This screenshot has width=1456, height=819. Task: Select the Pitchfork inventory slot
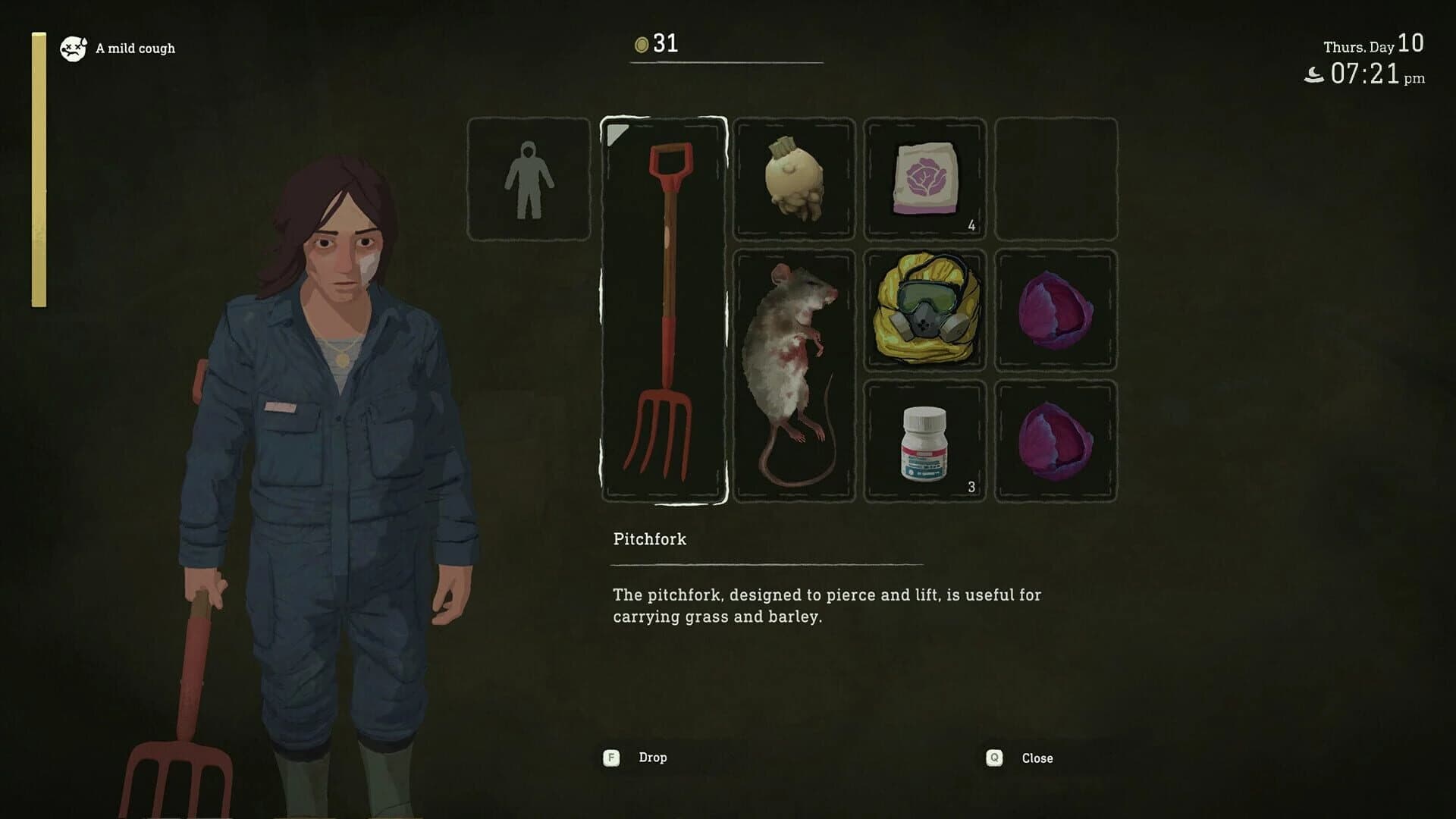[x=664, y=311]
